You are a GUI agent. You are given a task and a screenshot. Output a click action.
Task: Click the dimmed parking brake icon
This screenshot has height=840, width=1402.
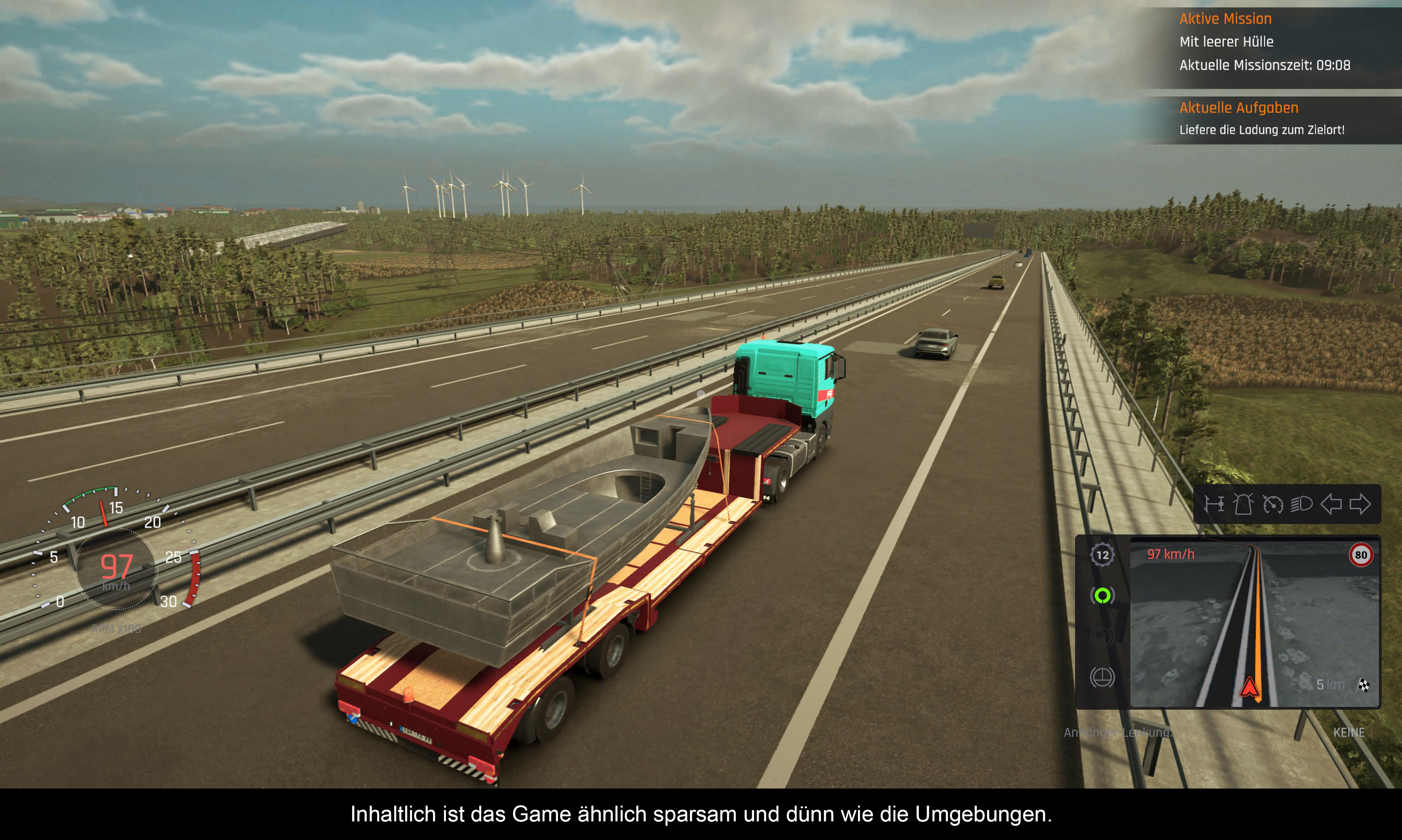1102,636
